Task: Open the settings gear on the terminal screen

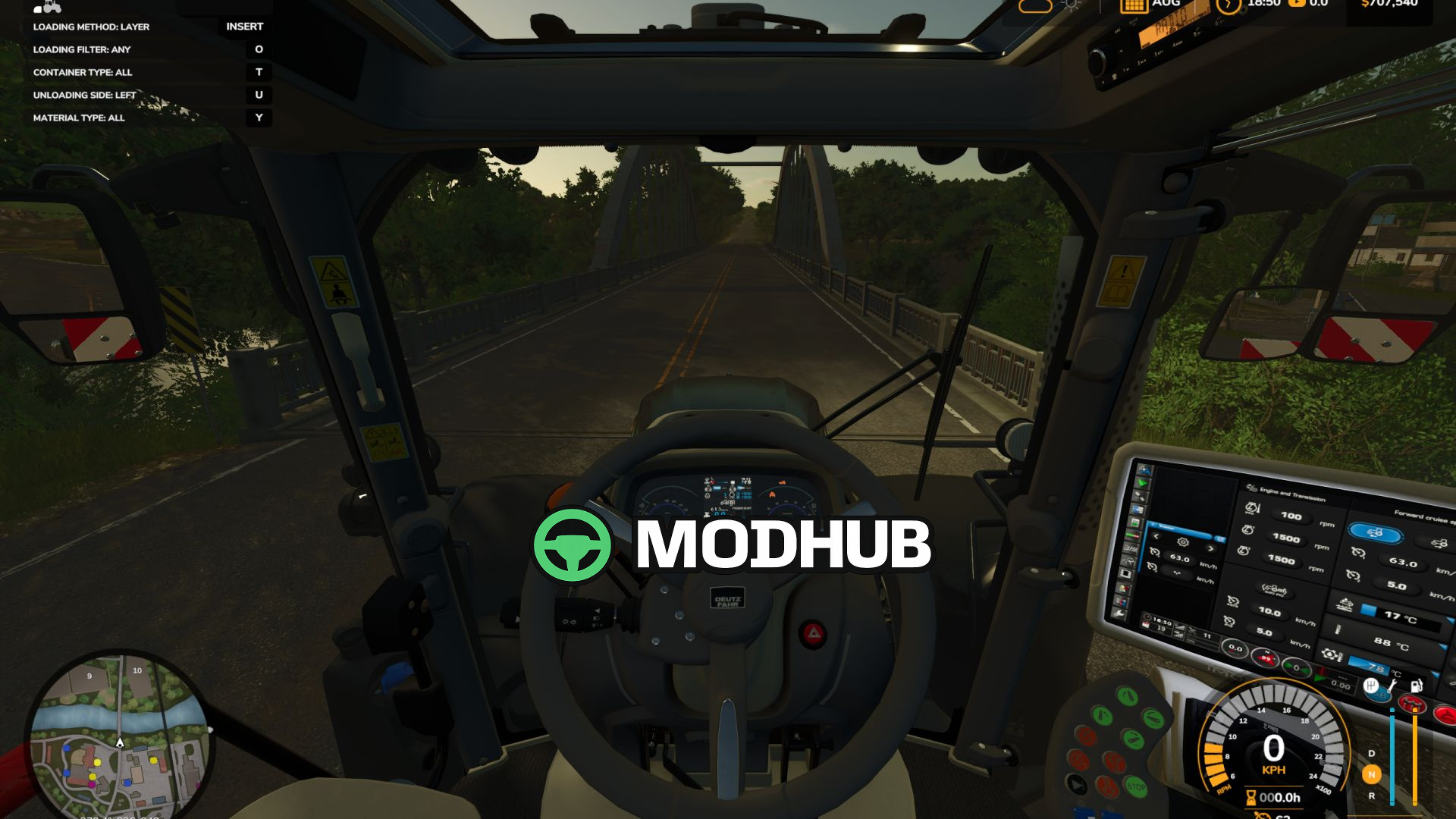Action: (x=1181, y=542)
